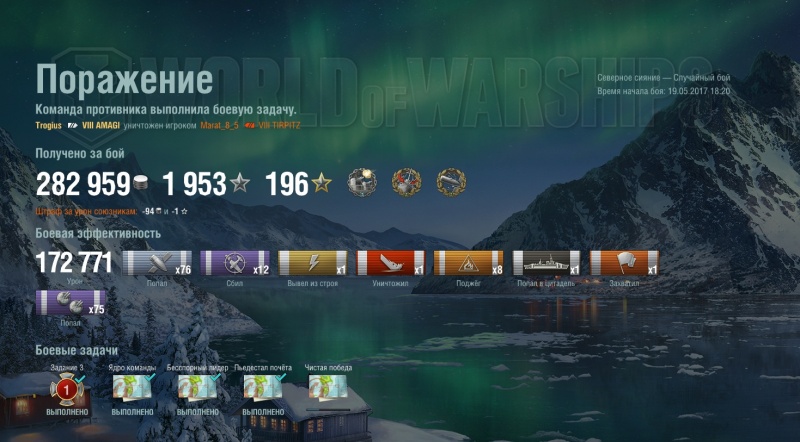
Task: Inspect the Уничтожил red sinking ship ribbon
Action: 391,263
